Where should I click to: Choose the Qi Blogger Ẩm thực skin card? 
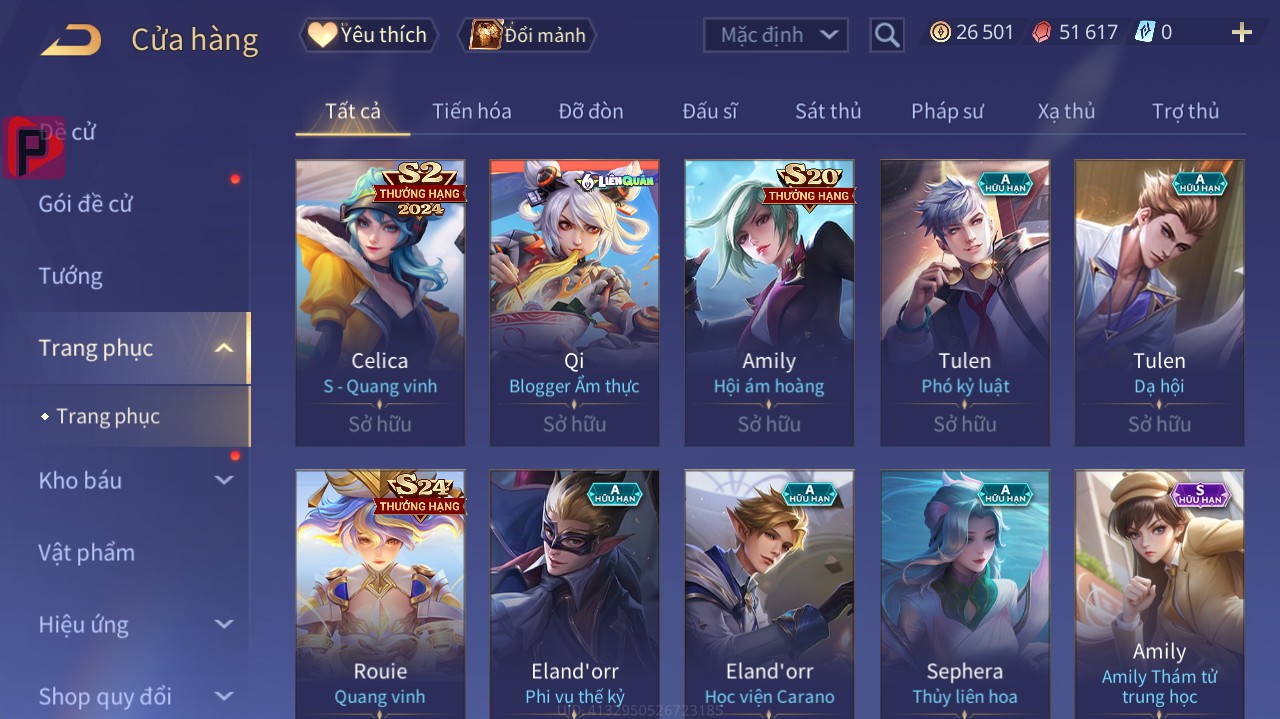tap(574, 302)
